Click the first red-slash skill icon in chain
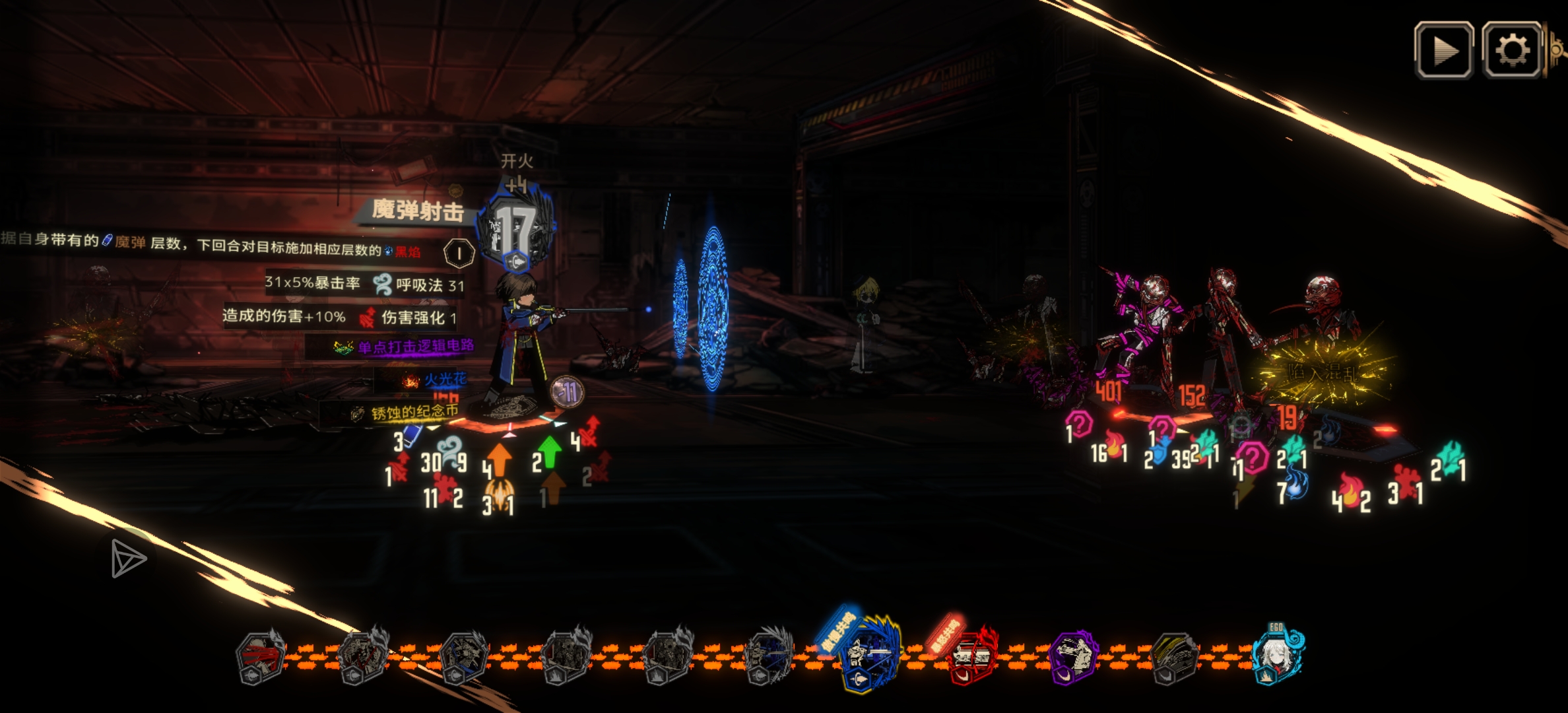The image size is (1568, 713). point(261,658)
